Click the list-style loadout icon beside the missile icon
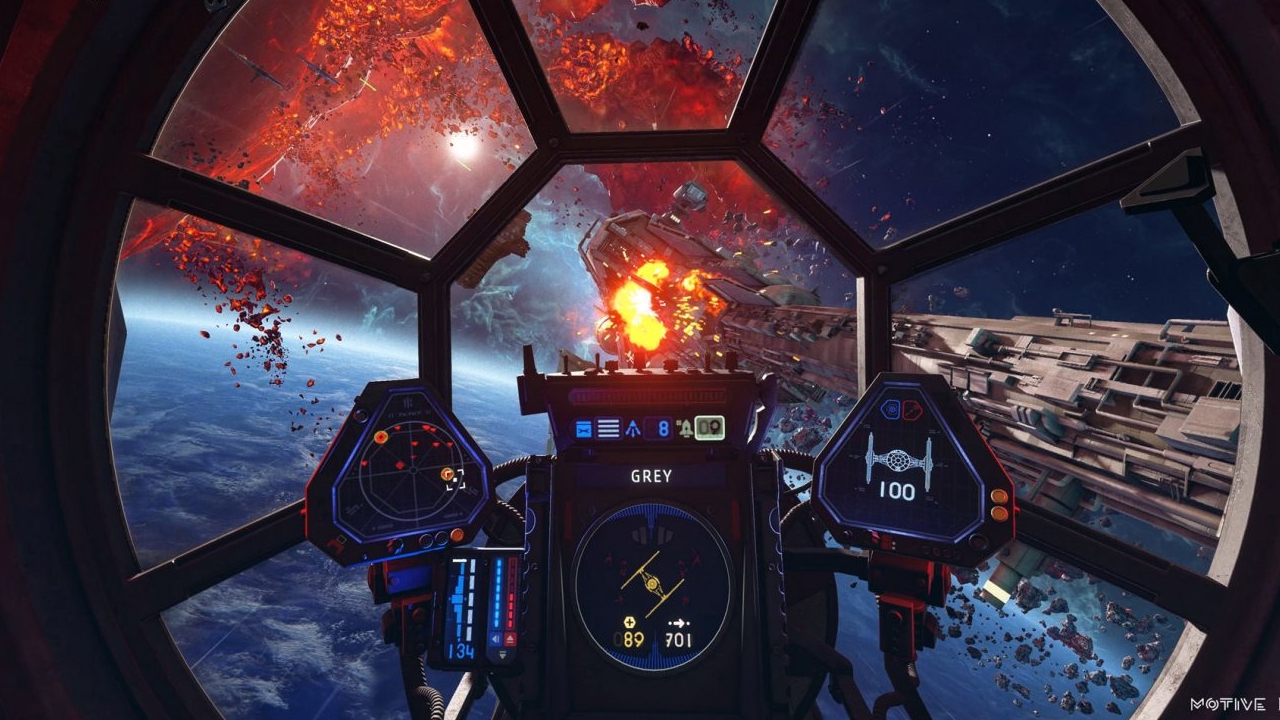 pos(608,427)
